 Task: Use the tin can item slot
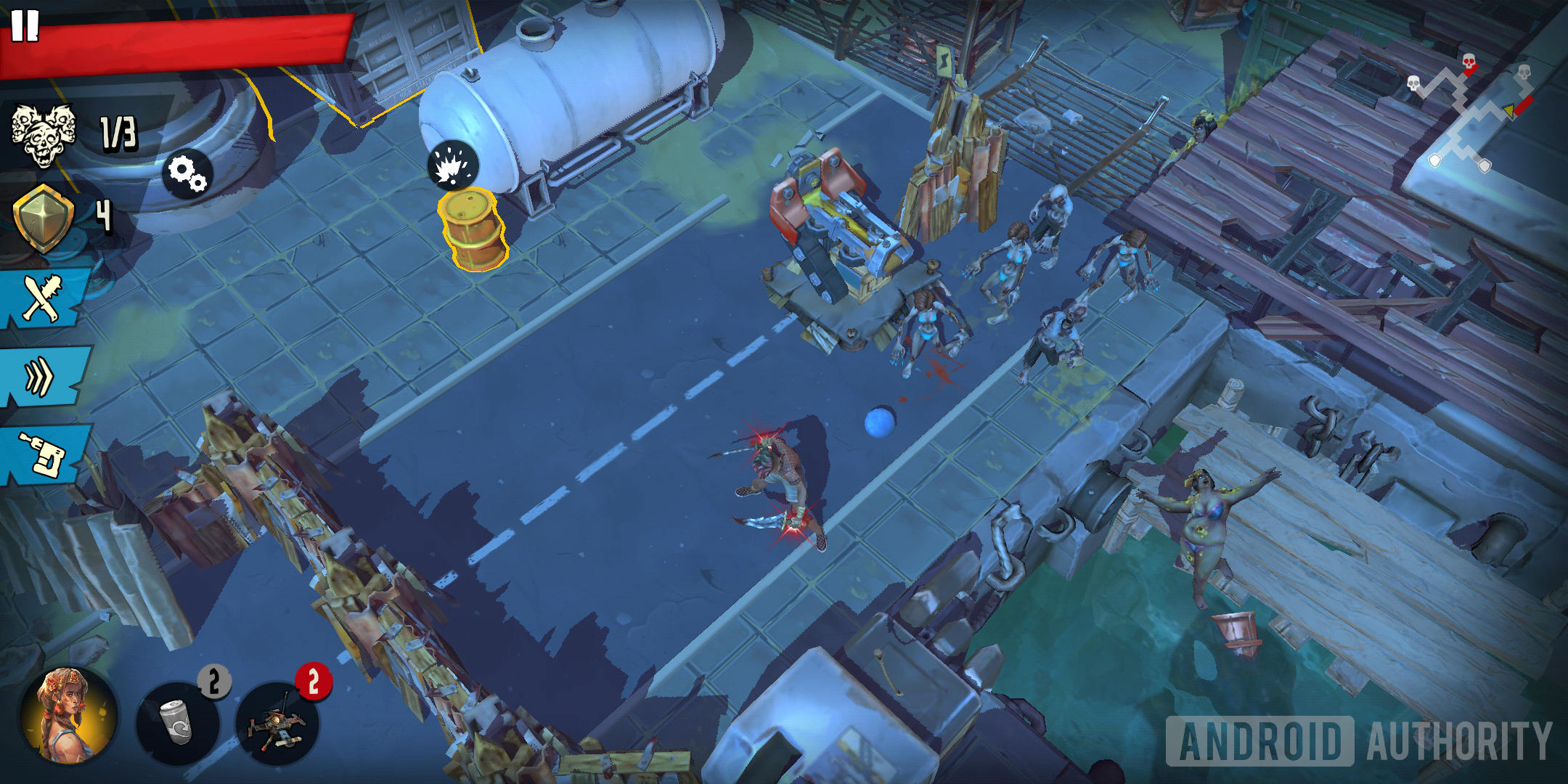tap(178, 722)
